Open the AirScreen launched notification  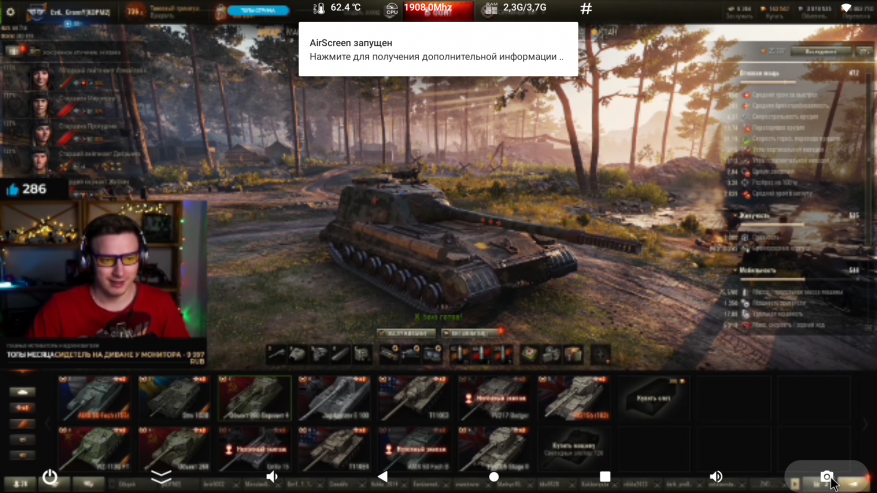[437, 50]
